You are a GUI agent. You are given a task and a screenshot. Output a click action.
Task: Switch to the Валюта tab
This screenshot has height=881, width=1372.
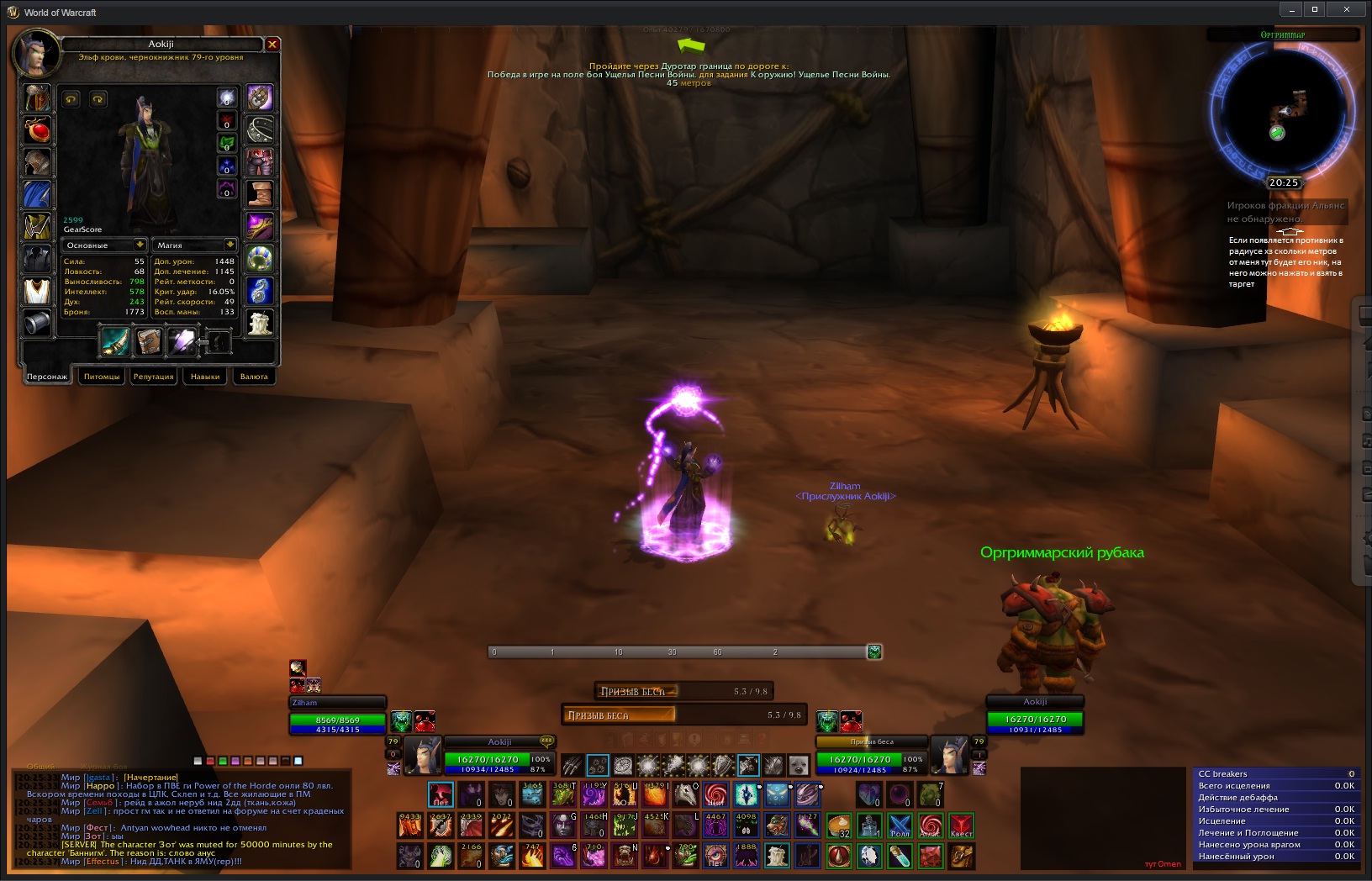pyautogui.click(x=254, y=377)
